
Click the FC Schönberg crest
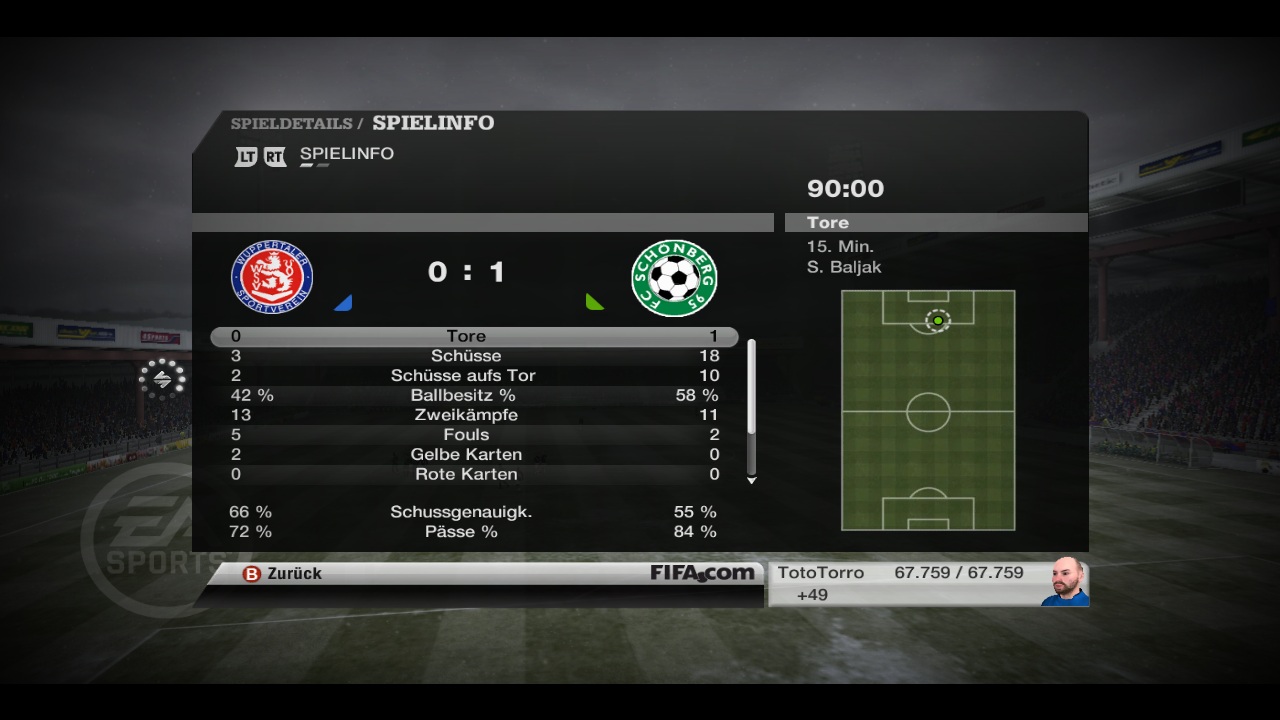point(674,278)
